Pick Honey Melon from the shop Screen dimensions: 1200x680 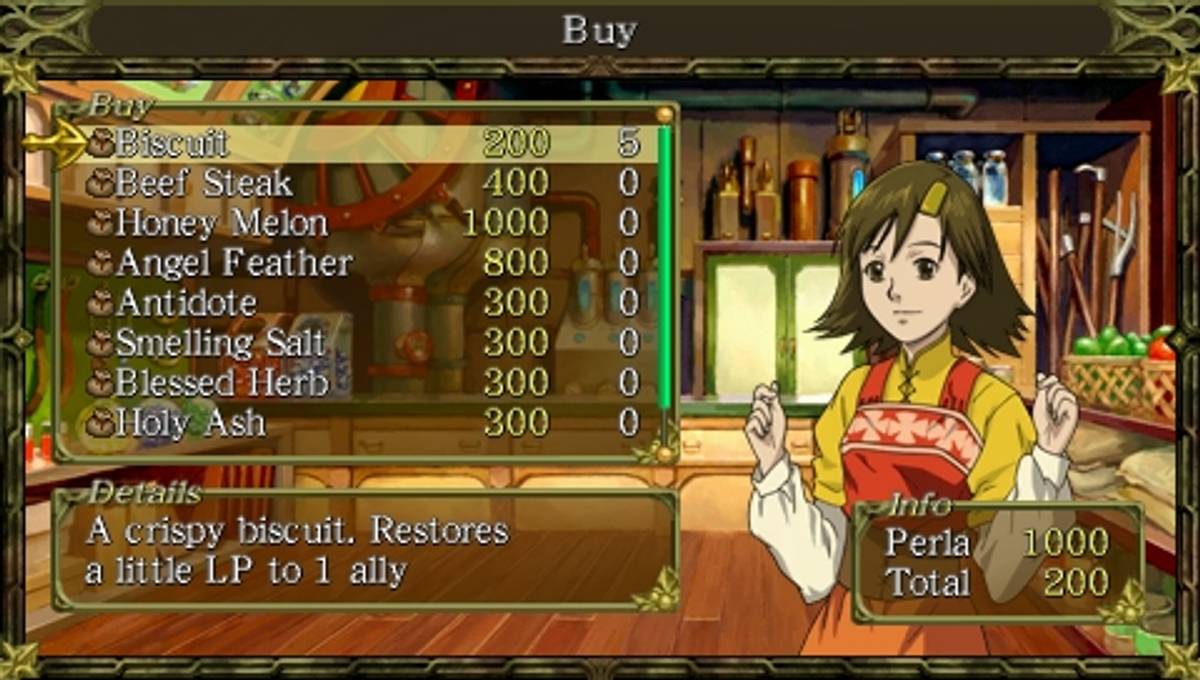(x=221, y=223)
